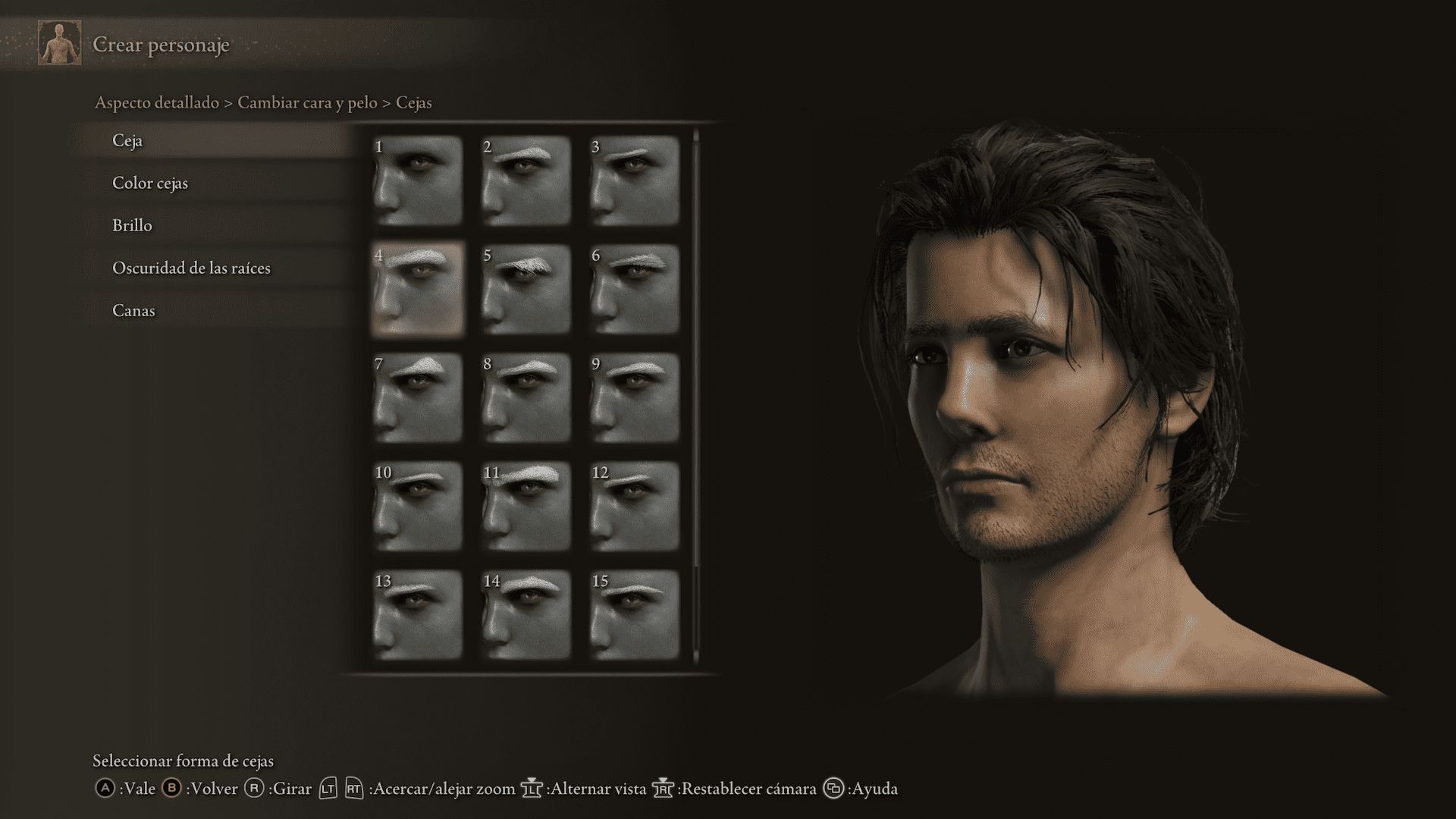
Task: Pick eyebrow style number 1
Action: (x=417, y=180)
